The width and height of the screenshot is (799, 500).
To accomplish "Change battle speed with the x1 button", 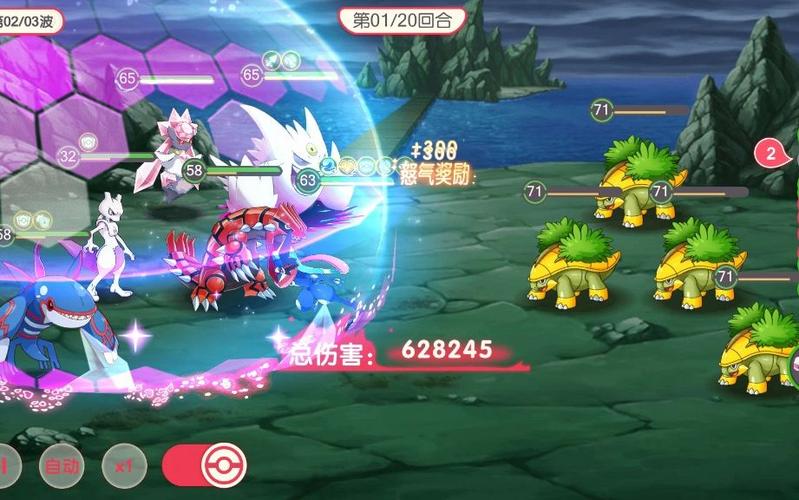I will pos(124,465).
